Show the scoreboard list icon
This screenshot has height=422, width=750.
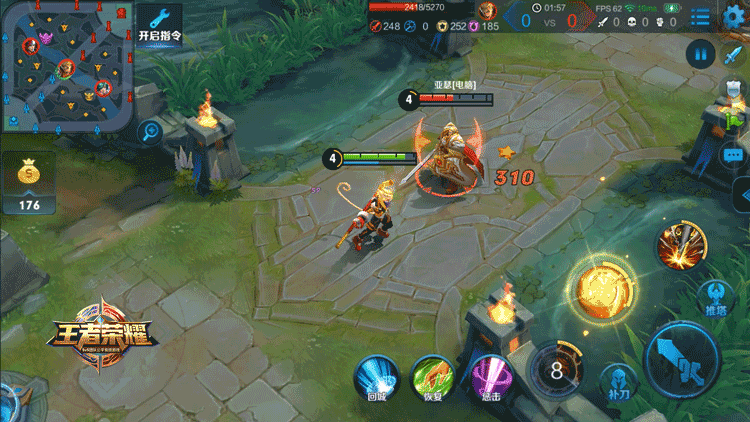pyautogui.click(x=700, y=16)
